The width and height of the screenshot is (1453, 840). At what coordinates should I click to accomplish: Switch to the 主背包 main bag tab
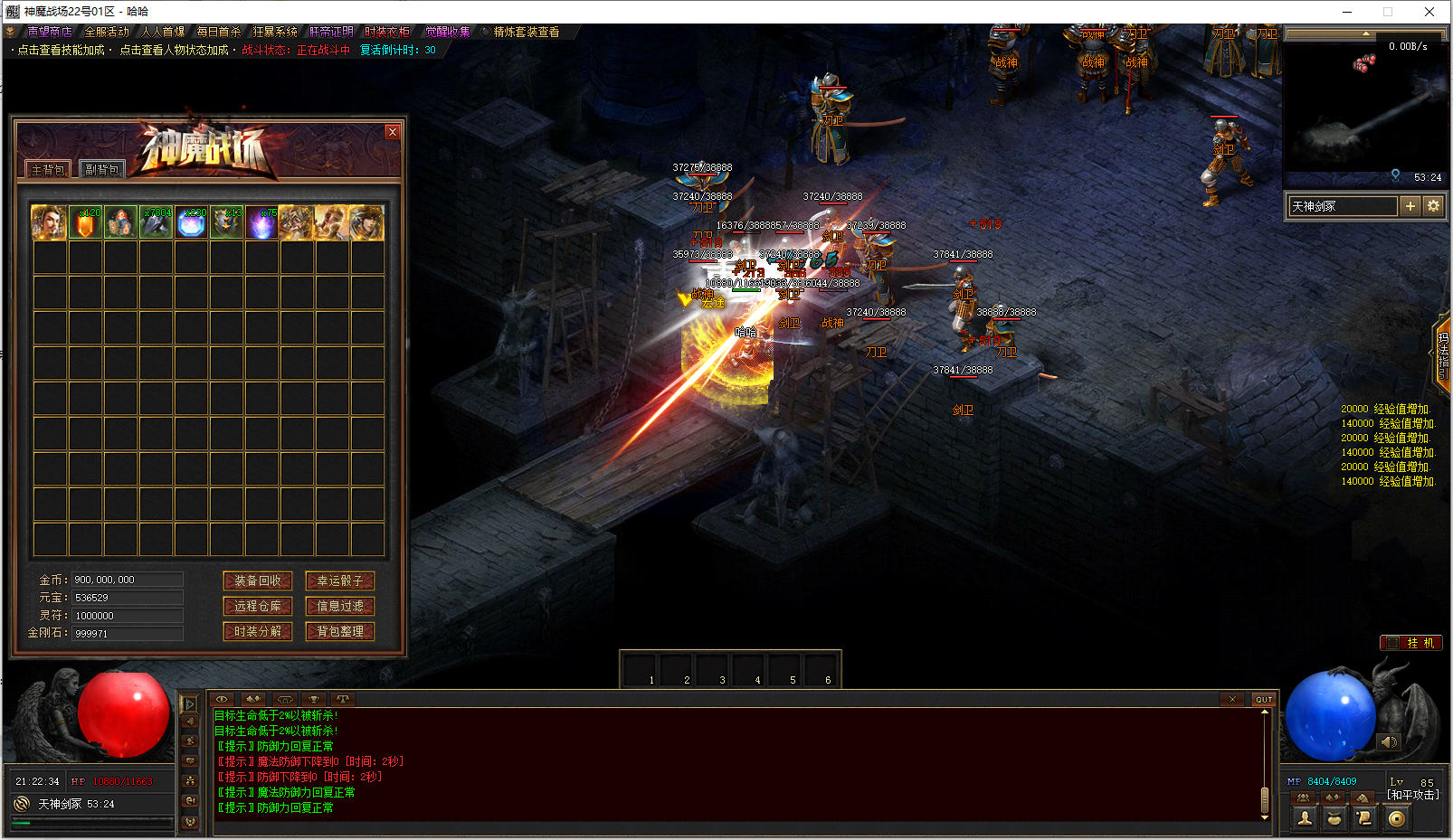point(48,169)
